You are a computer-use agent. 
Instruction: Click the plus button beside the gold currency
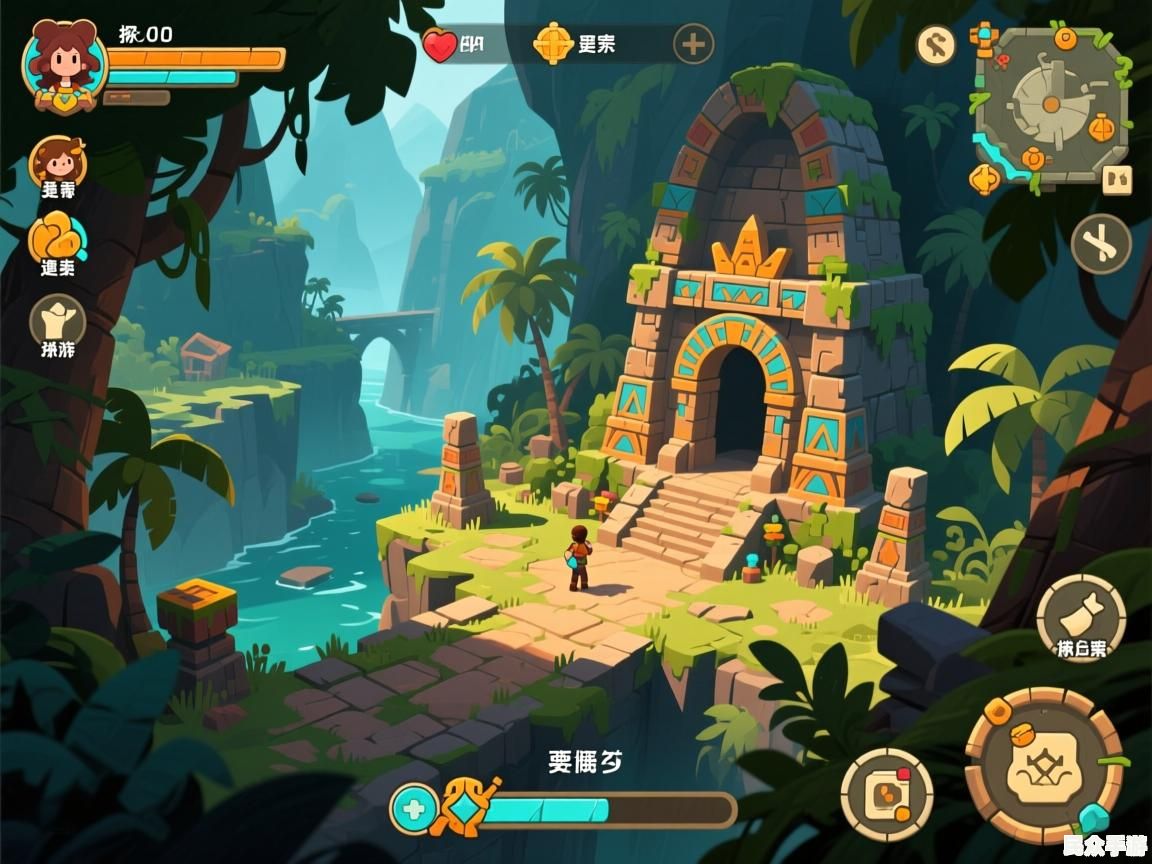(693, 45)
